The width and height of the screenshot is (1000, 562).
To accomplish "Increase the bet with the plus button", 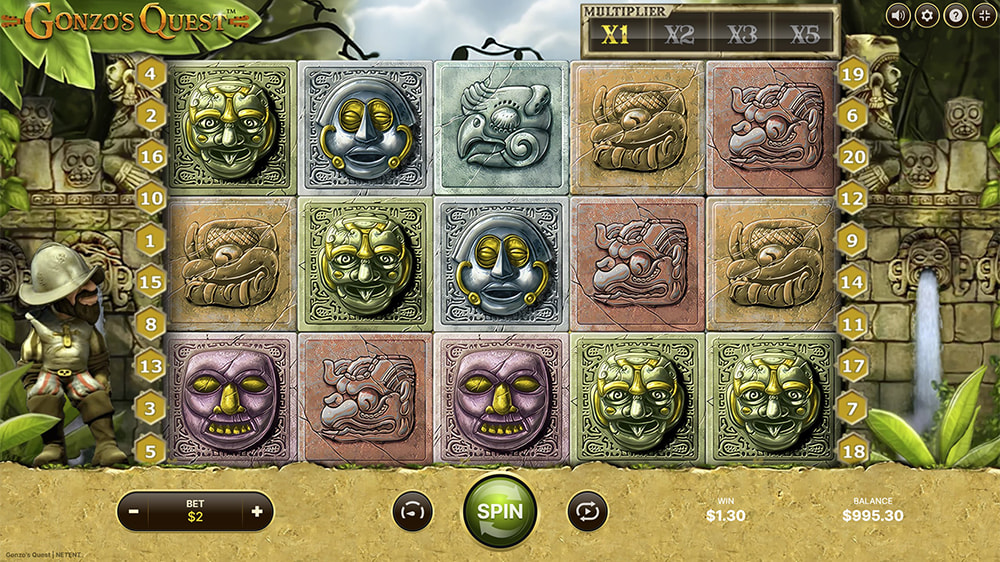I will pos(257,511).
